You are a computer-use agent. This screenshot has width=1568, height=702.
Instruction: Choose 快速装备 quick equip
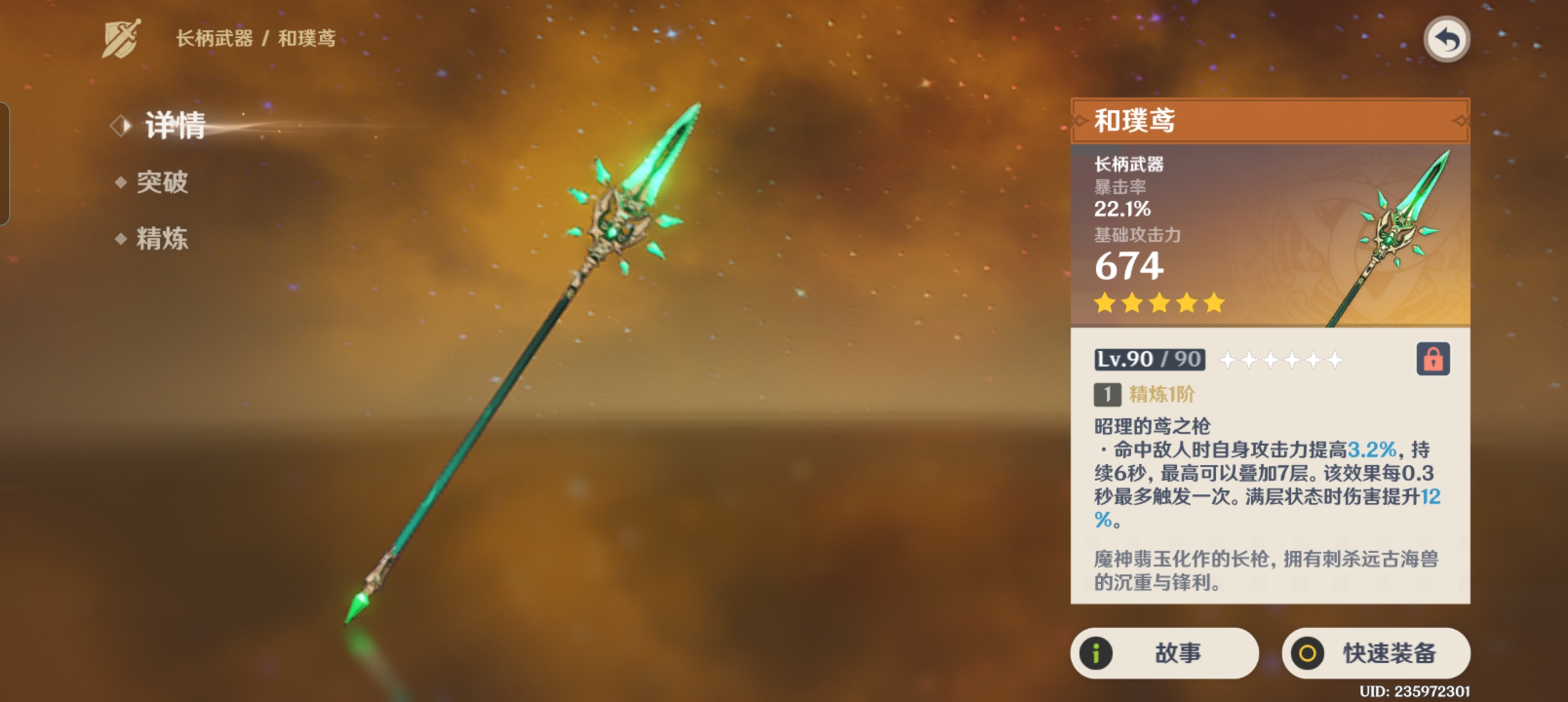[x=1376, y=653]
